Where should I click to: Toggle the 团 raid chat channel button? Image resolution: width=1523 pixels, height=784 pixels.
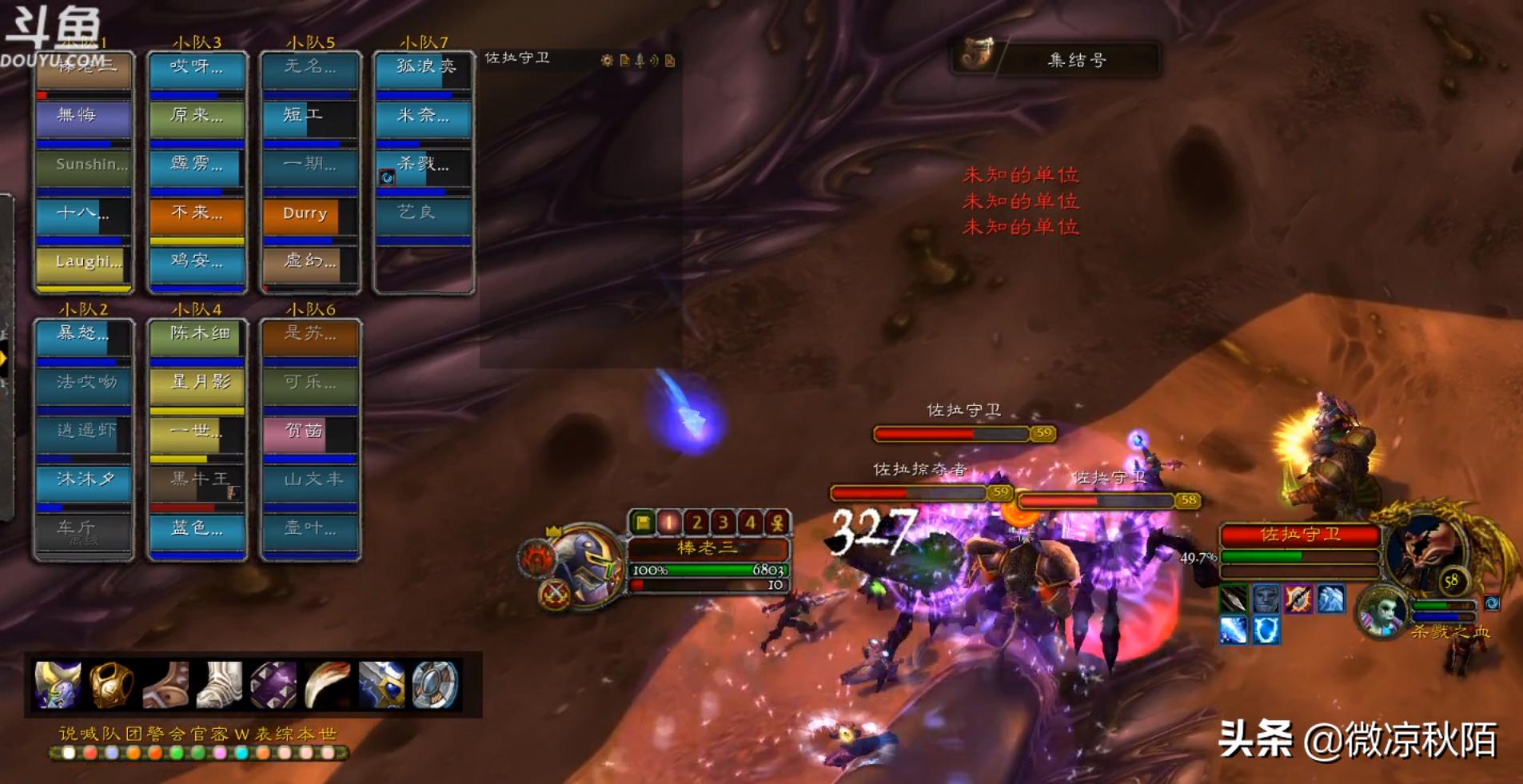(134, 731)
